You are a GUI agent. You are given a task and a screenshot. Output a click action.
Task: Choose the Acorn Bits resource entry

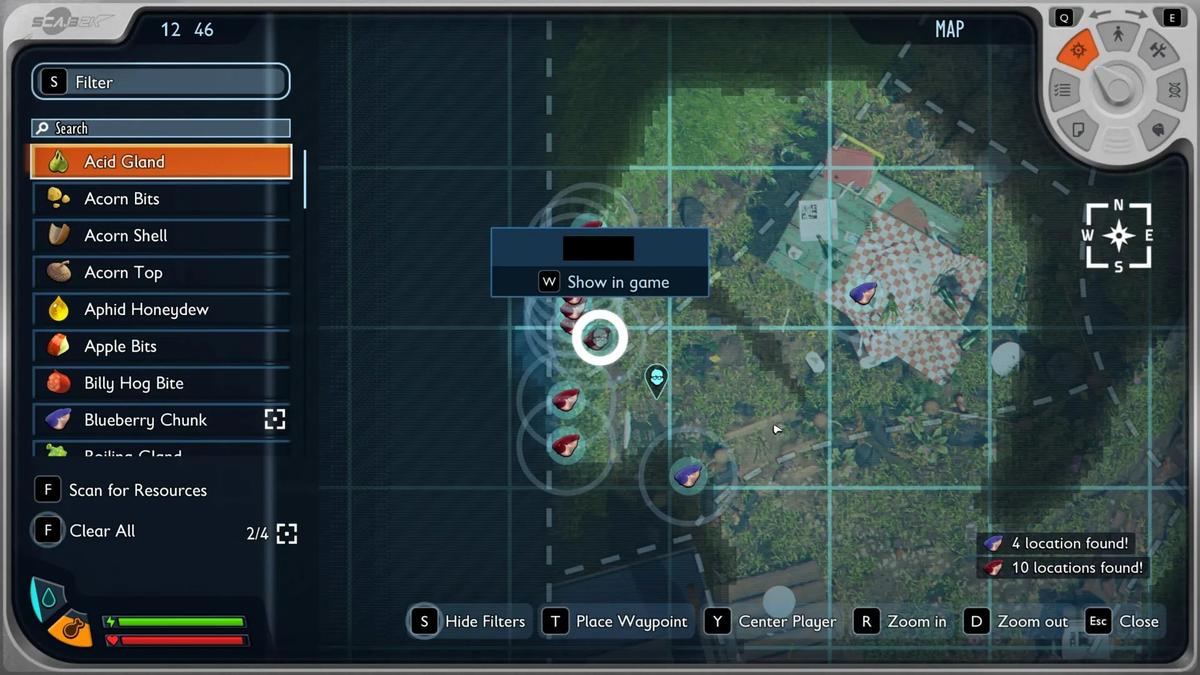pos(160,199)
